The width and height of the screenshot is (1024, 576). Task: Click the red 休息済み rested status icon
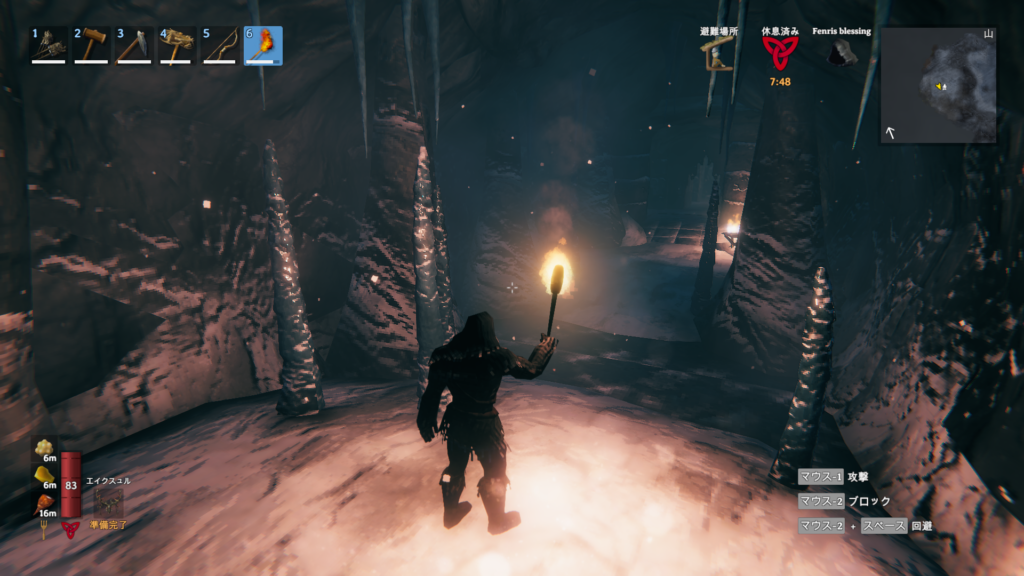[779, 52]
